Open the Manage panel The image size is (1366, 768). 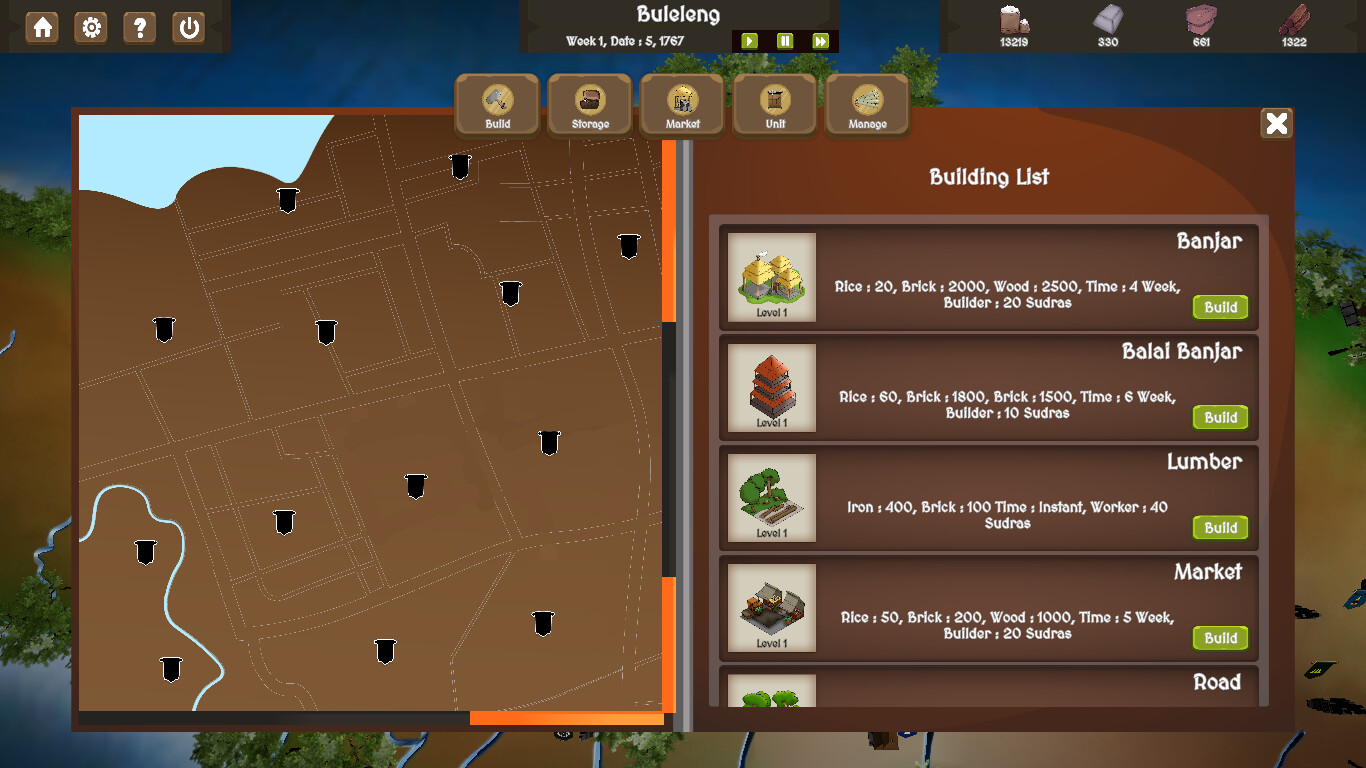(x=866, y=103)
